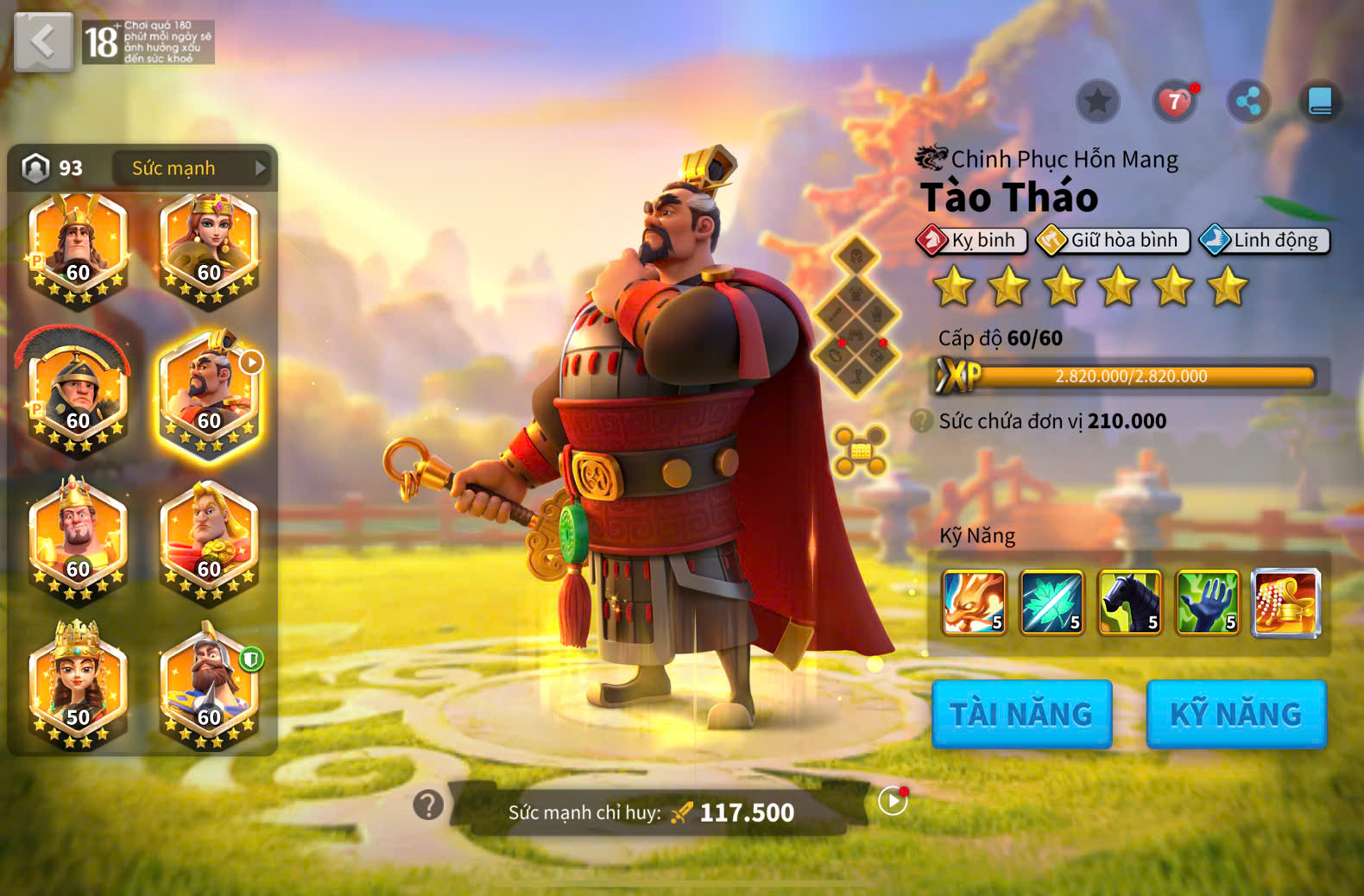
Task: Go back using the arrow button
Action: (43, 41)
